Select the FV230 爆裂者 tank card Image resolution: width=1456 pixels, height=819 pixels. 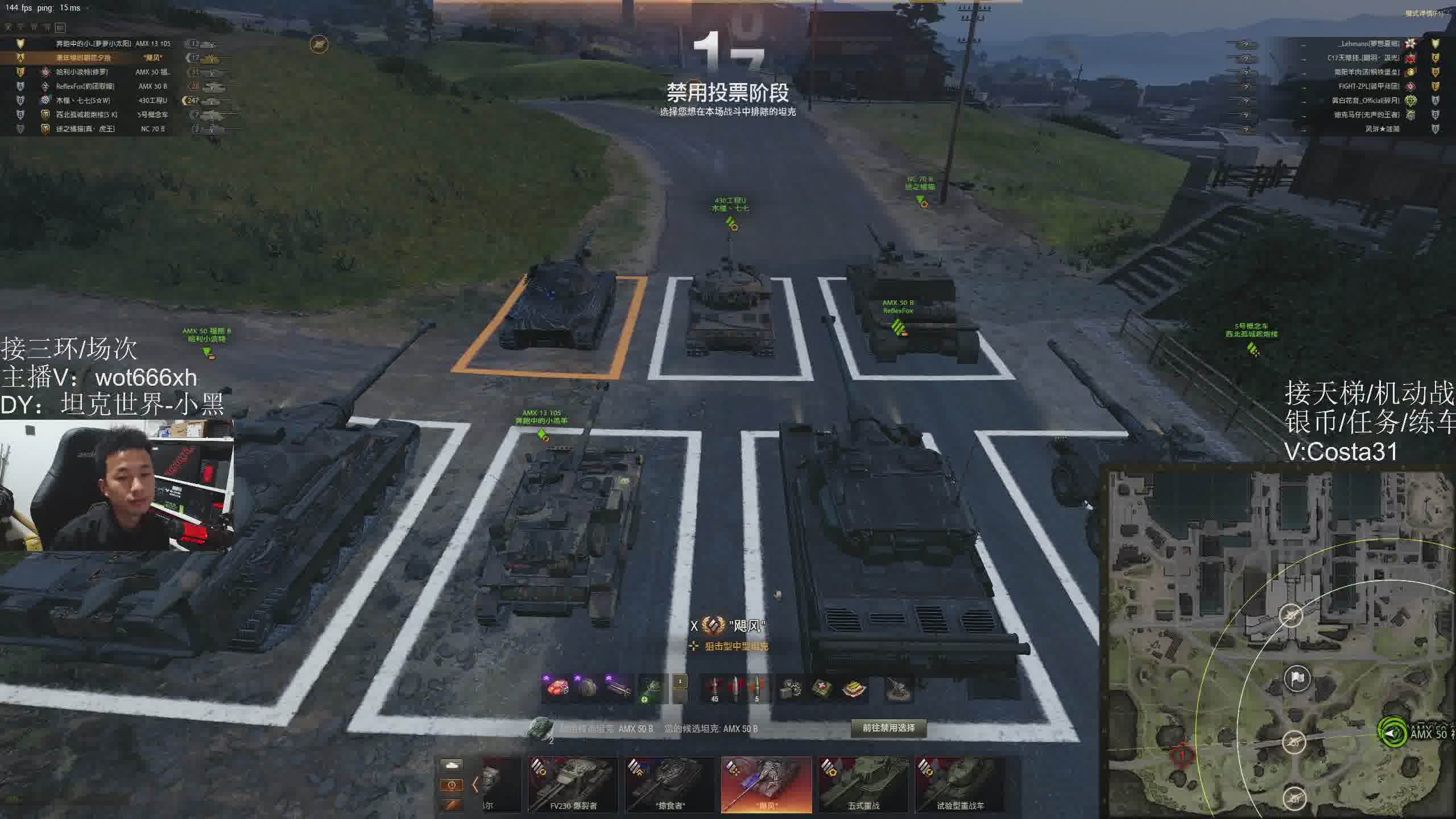click(x=573, y=784)
